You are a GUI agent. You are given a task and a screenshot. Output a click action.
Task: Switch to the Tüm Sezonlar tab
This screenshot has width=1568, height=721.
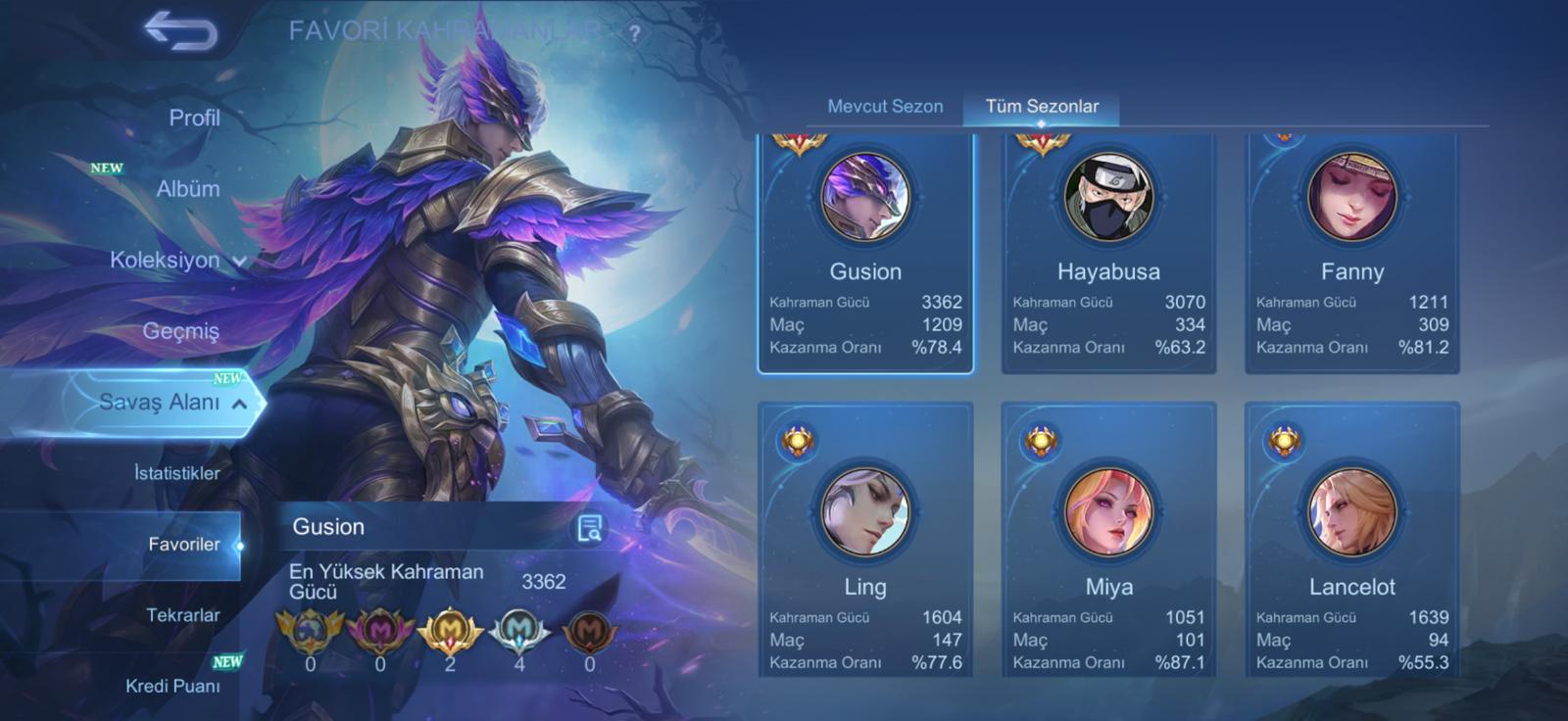(x=1042, y=107)
